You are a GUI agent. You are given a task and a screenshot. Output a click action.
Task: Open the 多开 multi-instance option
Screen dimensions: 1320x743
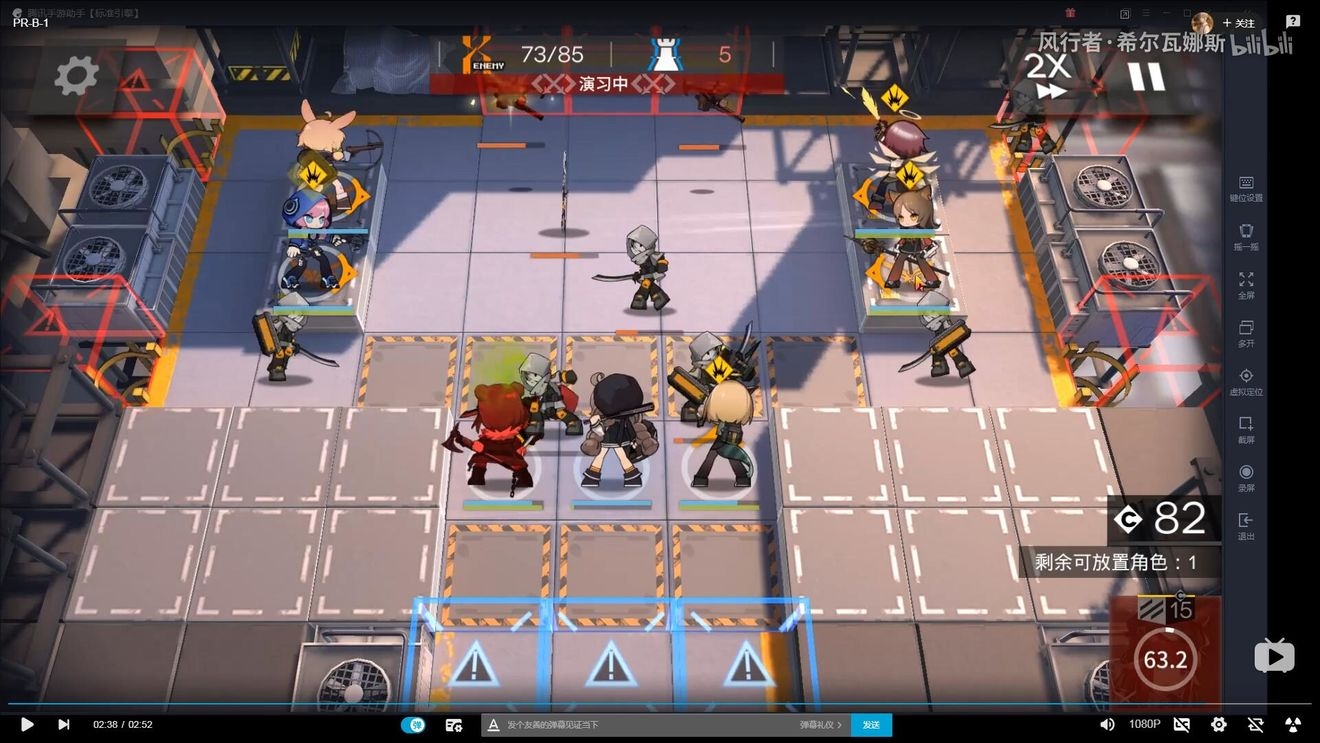coord(1246,333)
